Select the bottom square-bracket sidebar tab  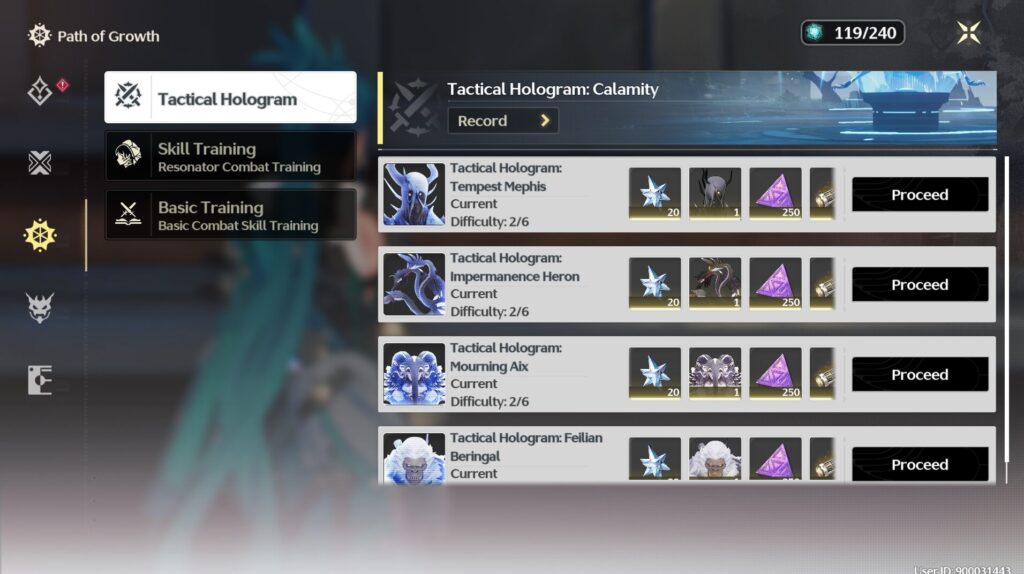[40, 380]
